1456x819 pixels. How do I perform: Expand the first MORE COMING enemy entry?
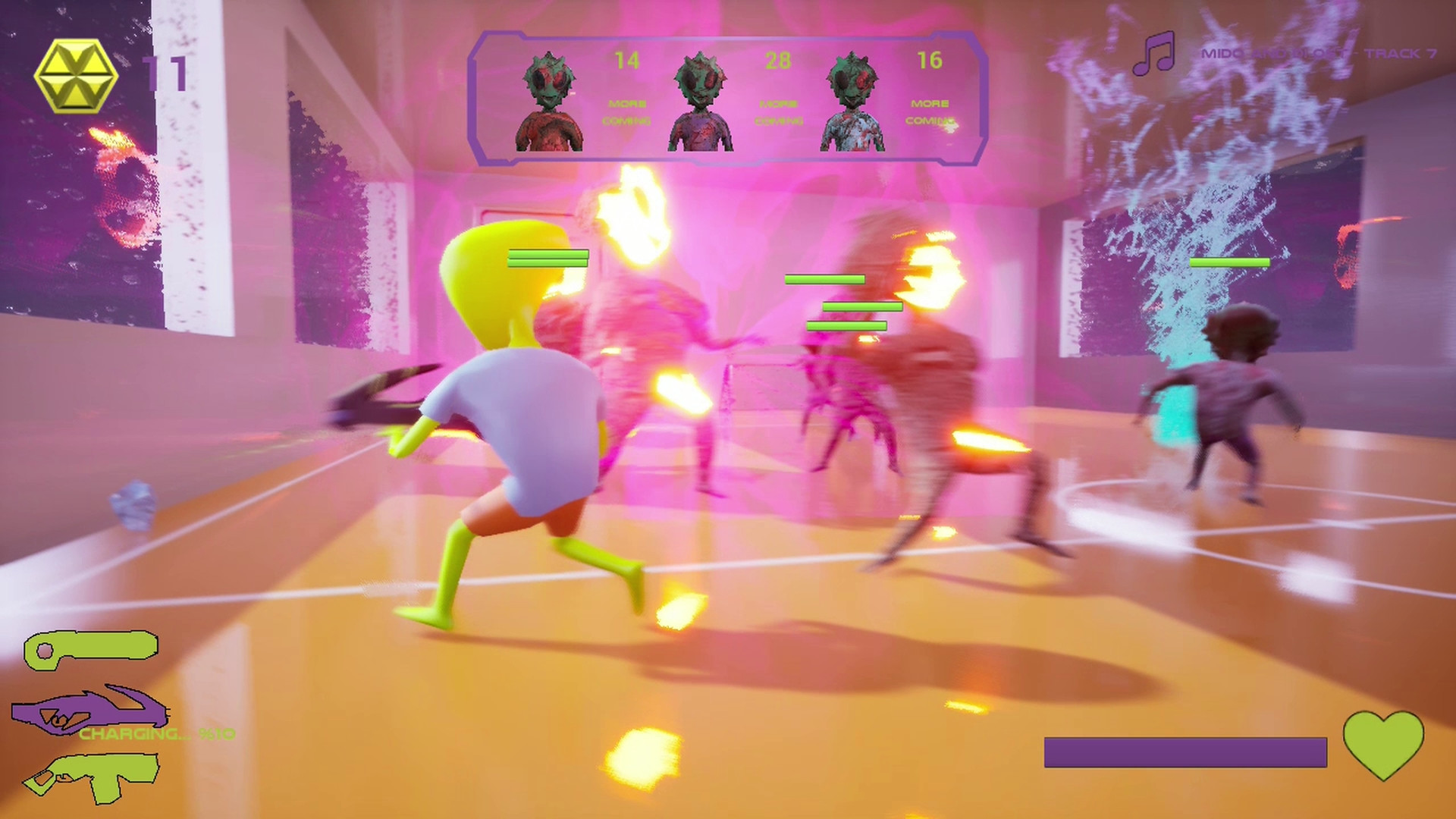pos(629,111)
